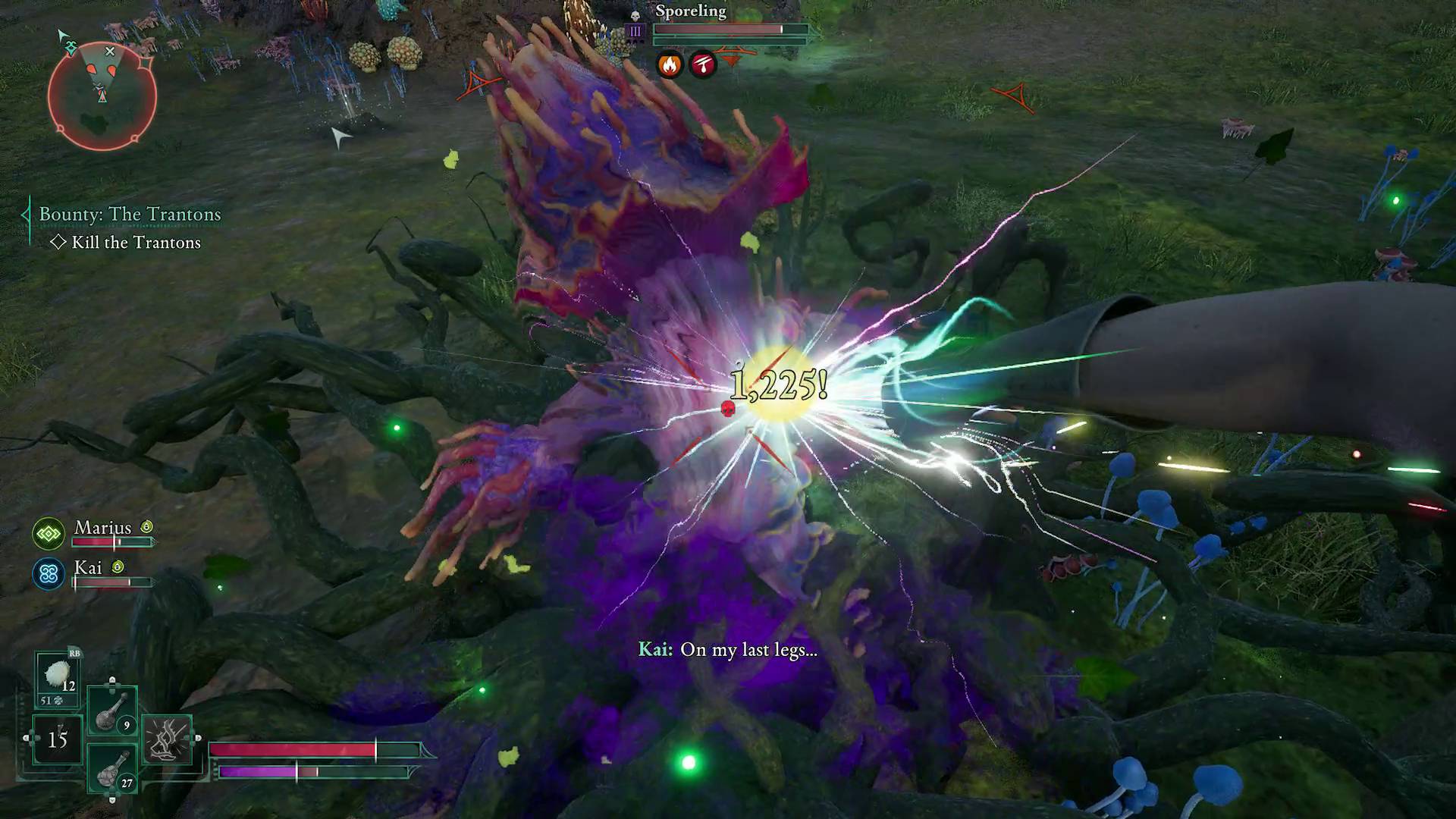The image size is (1456, 819).
Task: Open the circular minimap
Action: pyautogui.click(x=102, y=96)
